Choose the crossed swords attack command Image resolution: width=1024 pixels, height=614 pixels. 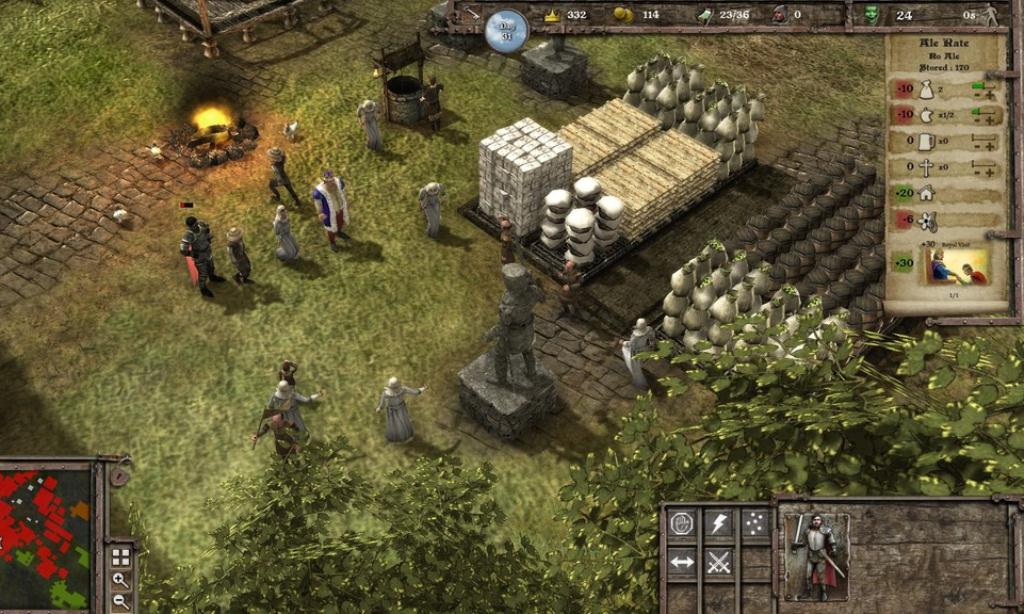(718, 561)
